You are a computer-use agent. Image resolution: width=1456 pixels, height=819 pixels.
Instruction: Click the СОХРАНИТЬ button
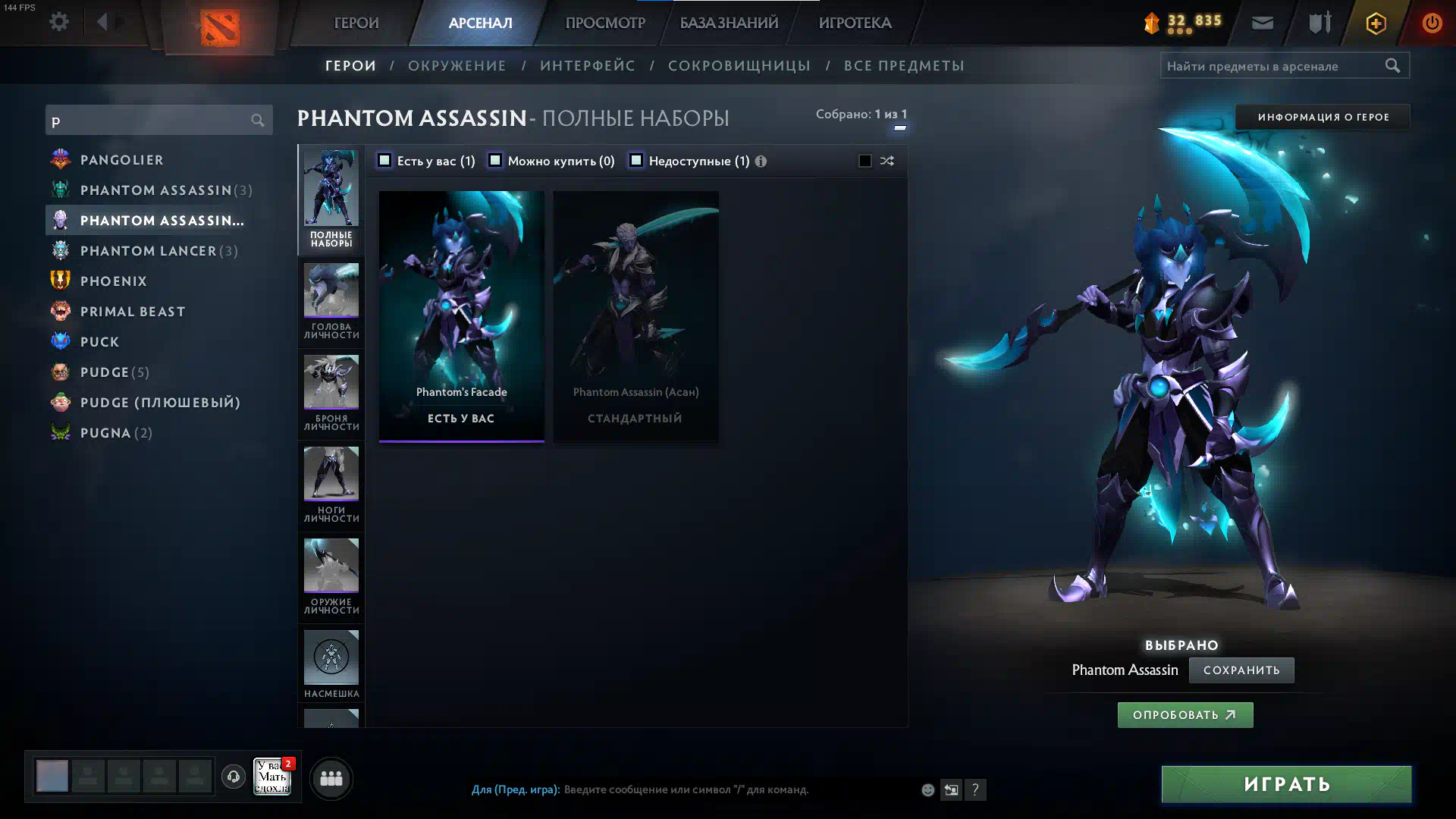1241,670
